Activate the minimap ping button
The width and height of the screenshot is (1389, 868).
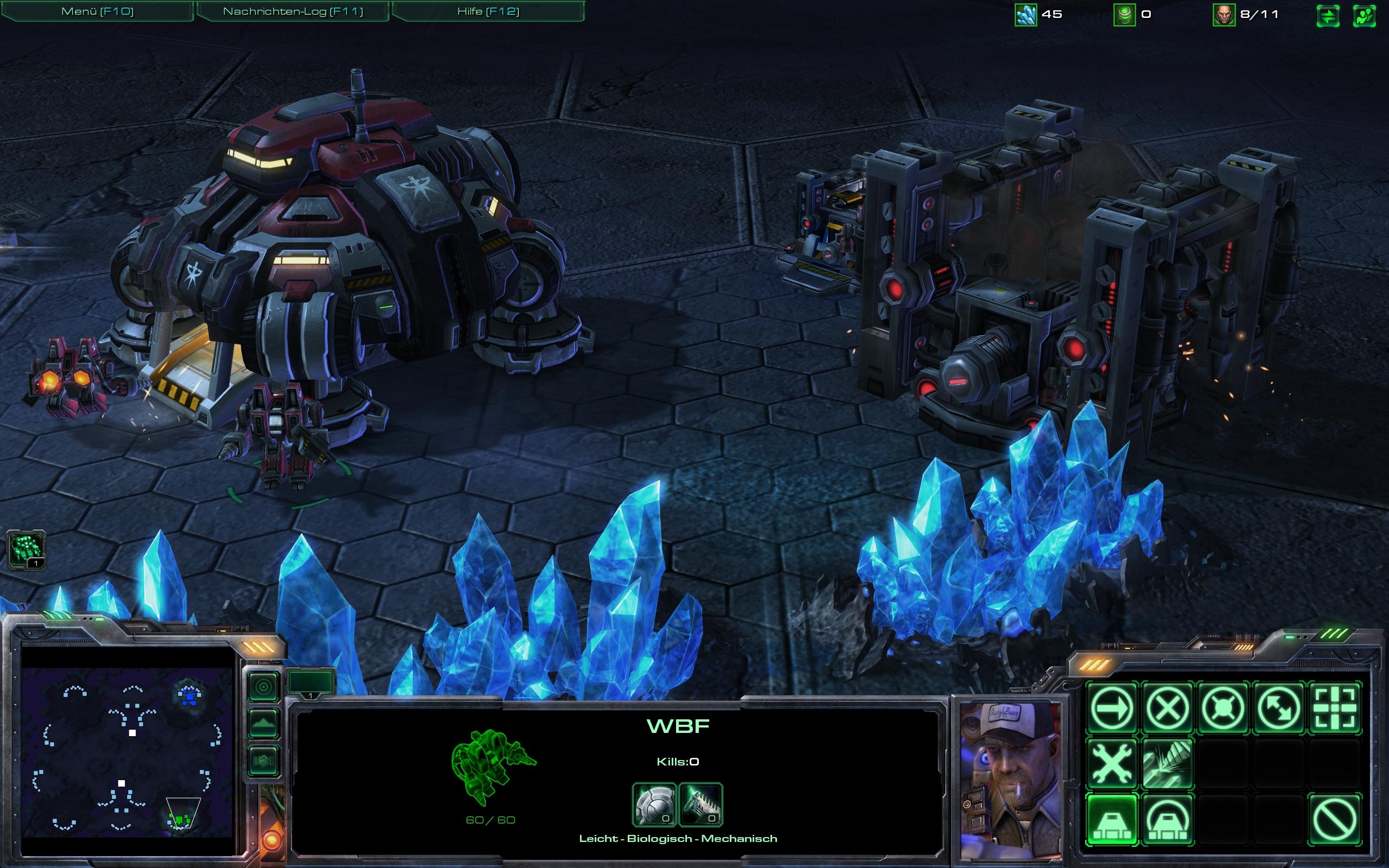pos(264,687)
